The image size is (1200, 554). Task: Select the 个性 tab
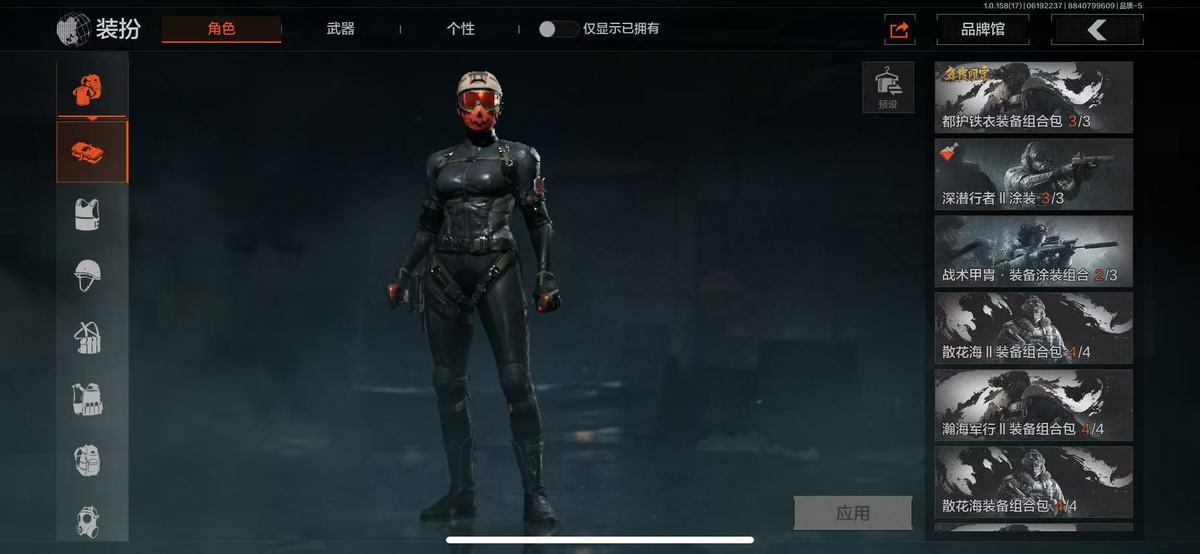pyautogui.click(x=460, y=29)
